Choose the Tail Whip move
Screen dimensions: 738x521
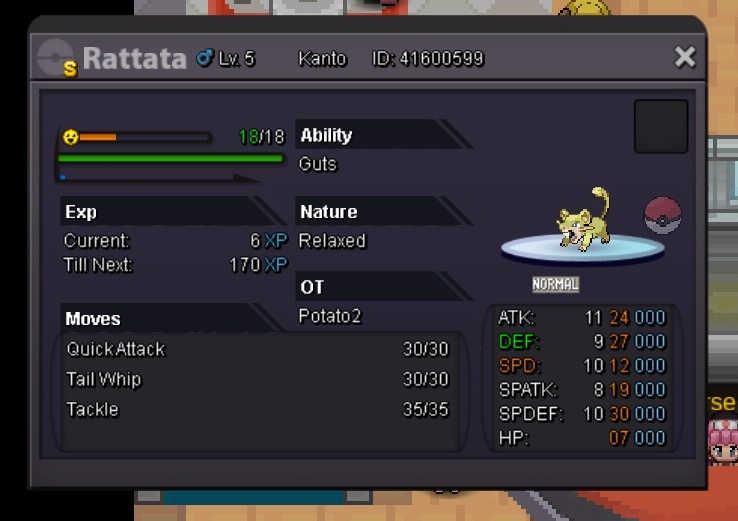[x=257, y=379]
